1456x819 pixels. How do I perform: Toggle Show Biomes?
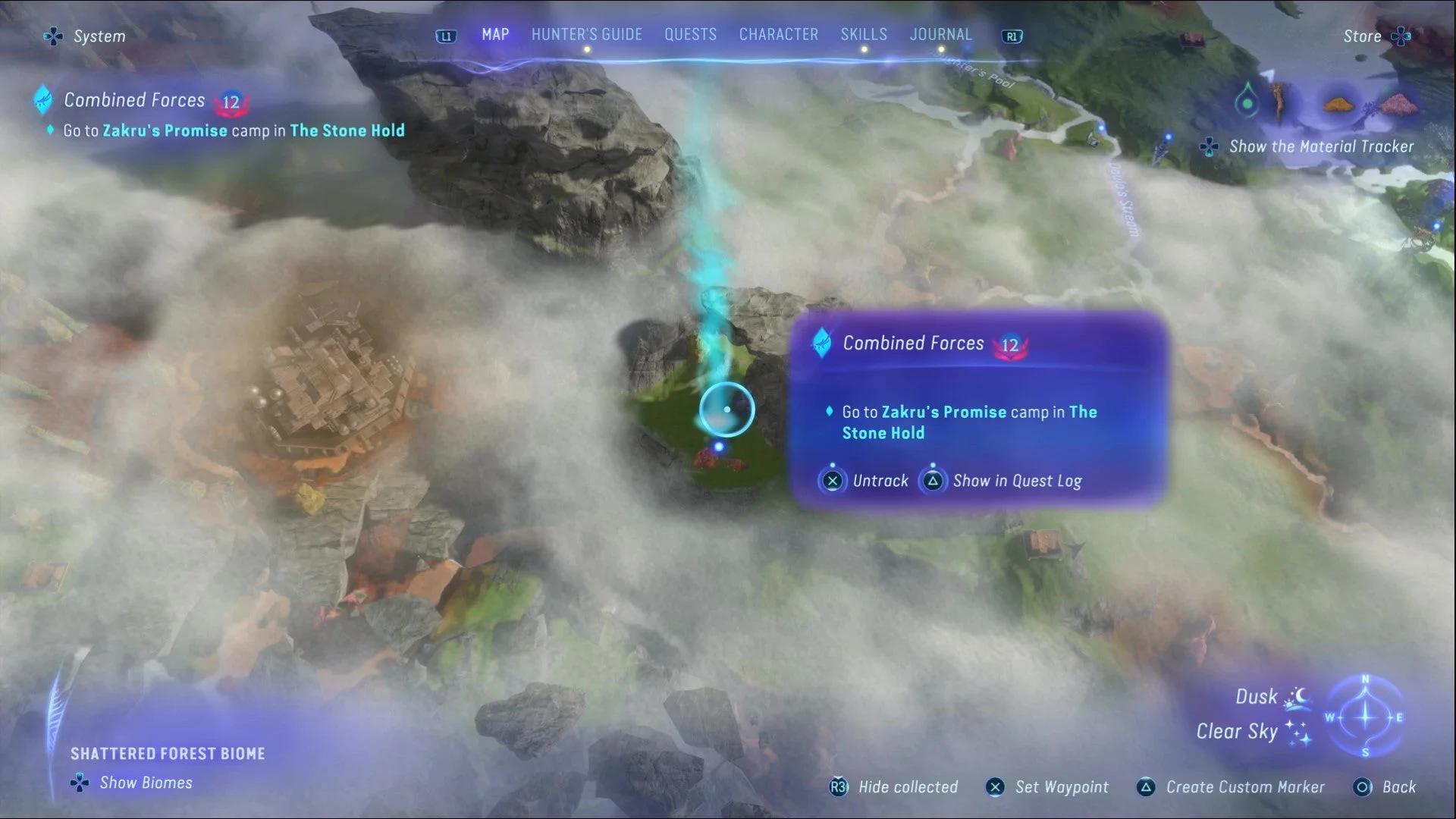pyautogui.click(x=78, y=782)
